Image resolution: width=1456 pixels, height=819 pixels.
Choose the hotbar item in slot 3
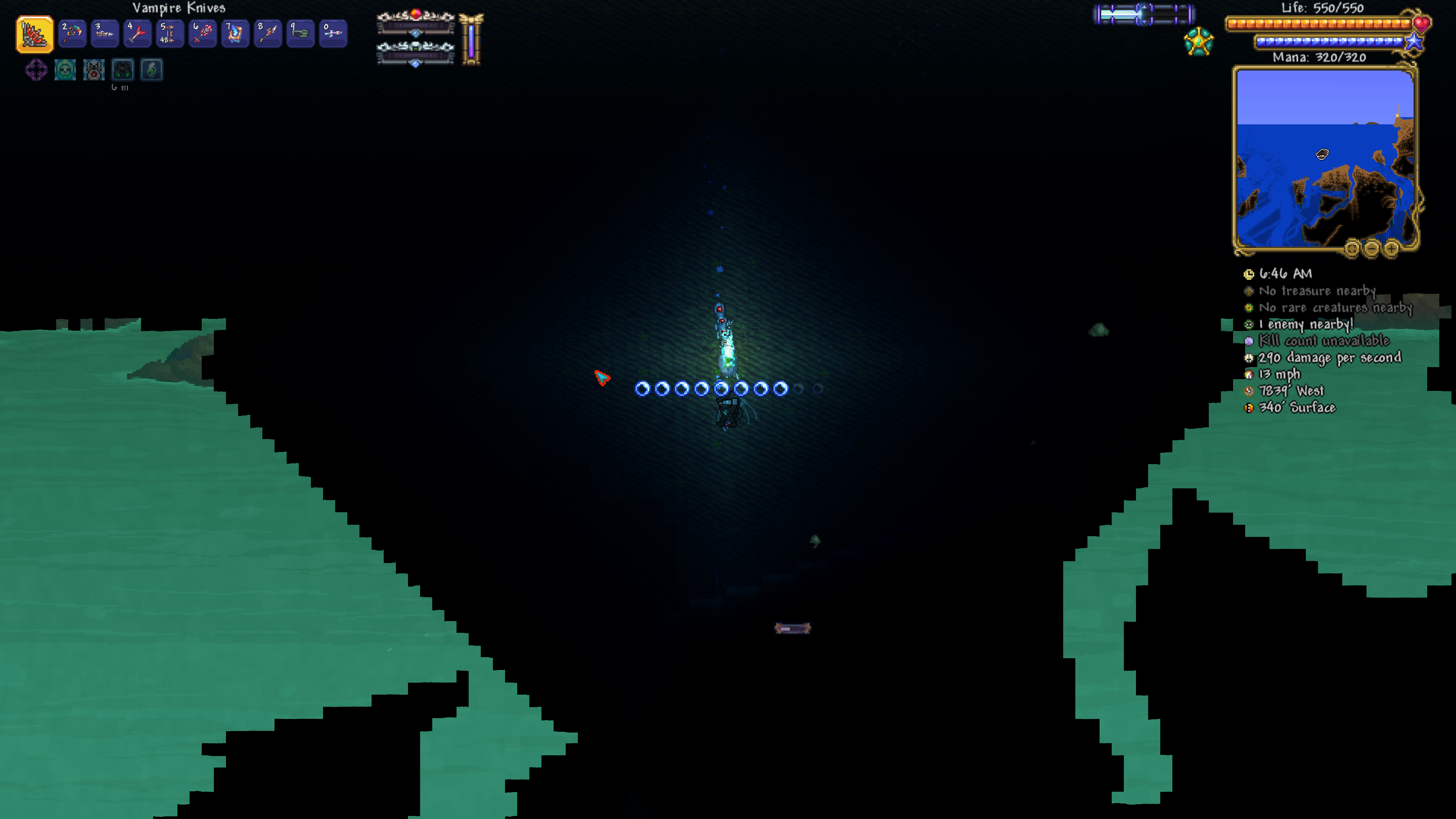(105, 34)
